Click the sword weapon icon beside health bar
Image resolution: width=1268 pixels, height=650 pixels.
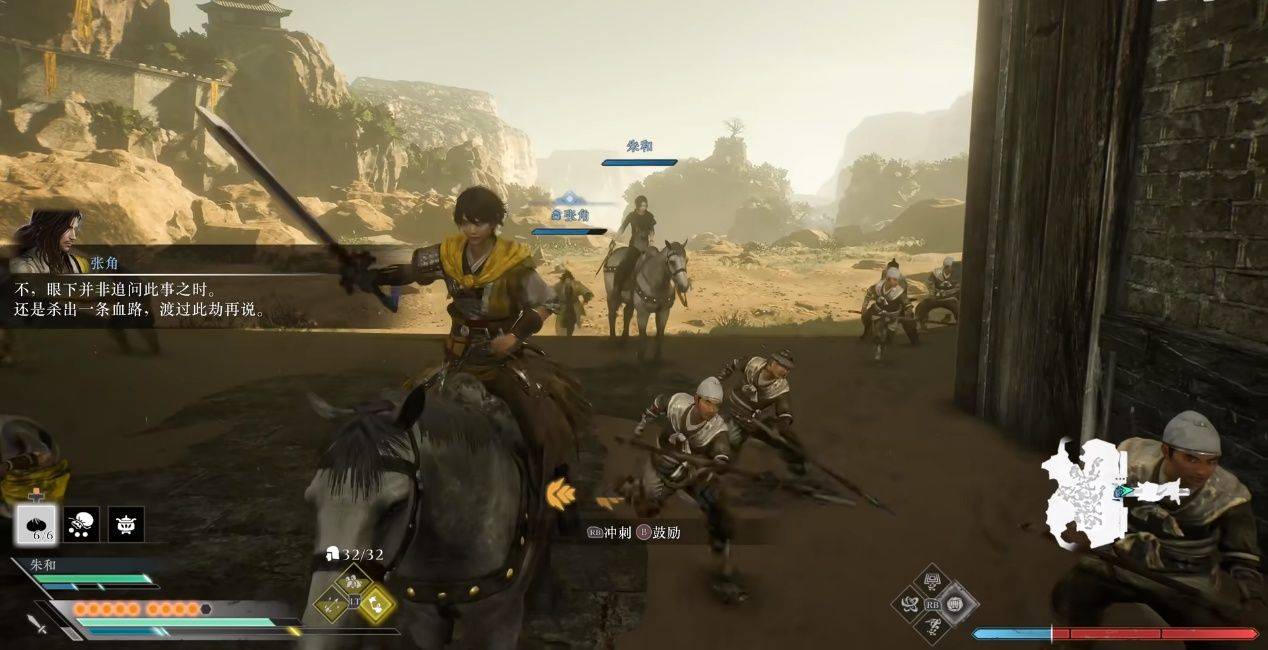pos(39,624)
